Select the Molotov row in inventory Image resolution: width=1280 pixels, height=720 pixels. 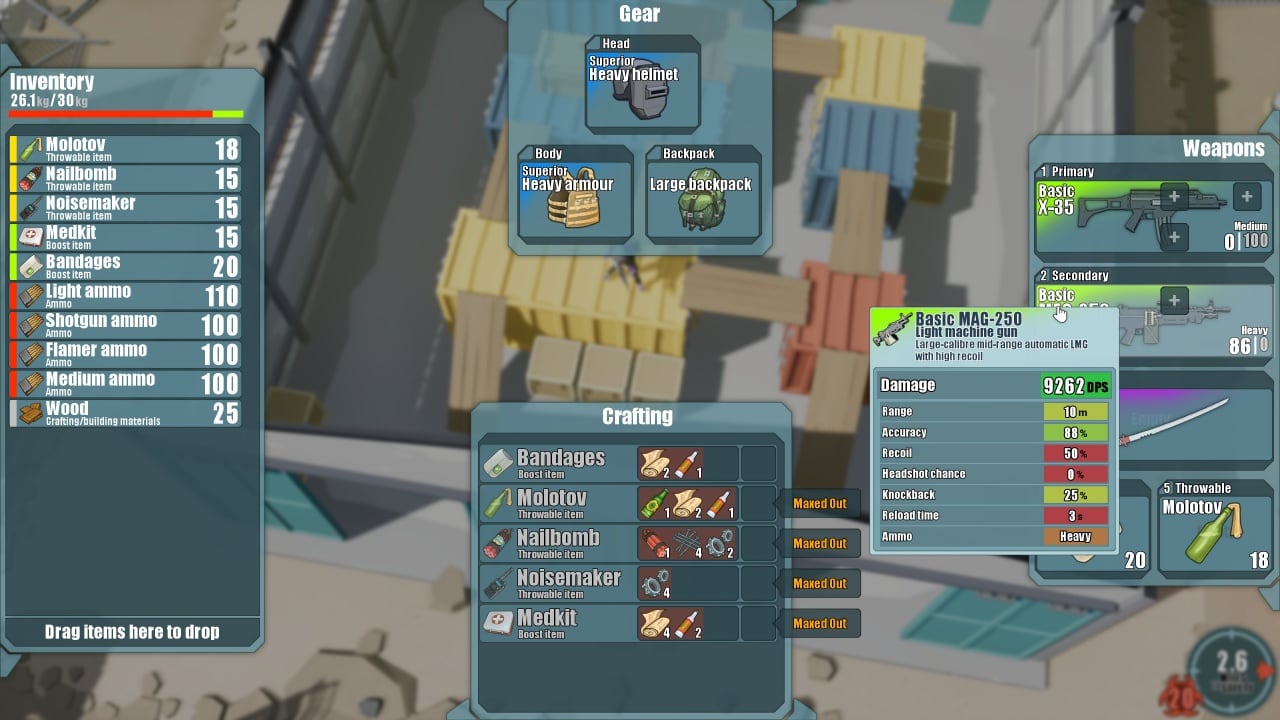[126, 149]
